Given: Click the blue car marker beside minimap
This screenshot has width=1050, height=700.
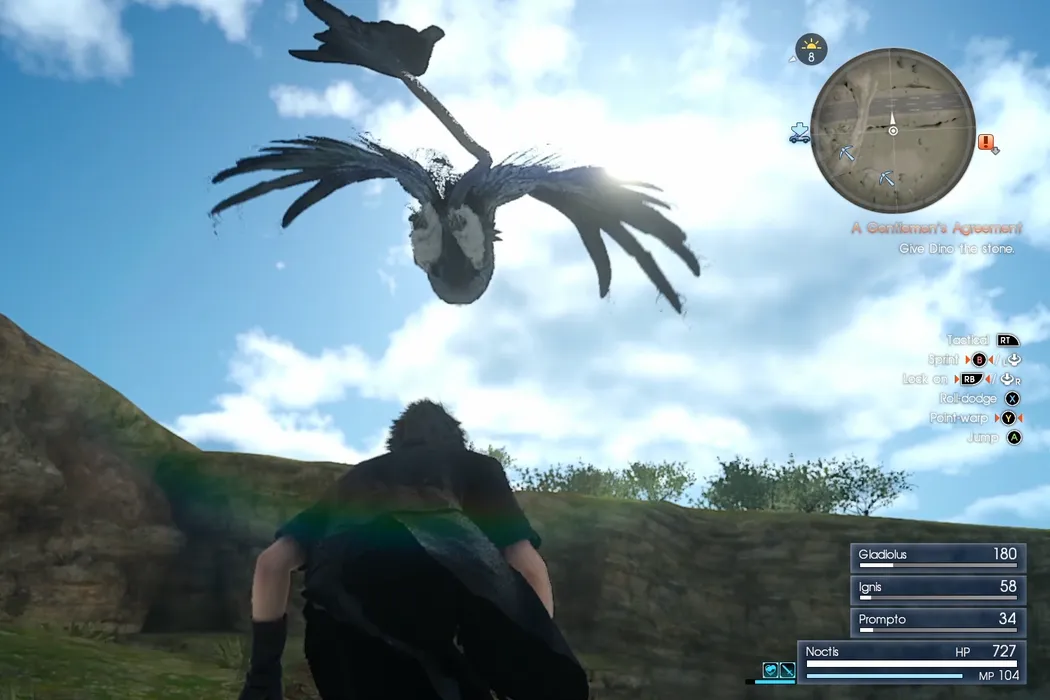Looking at the screenshot, I should click(x=798, y=133).
